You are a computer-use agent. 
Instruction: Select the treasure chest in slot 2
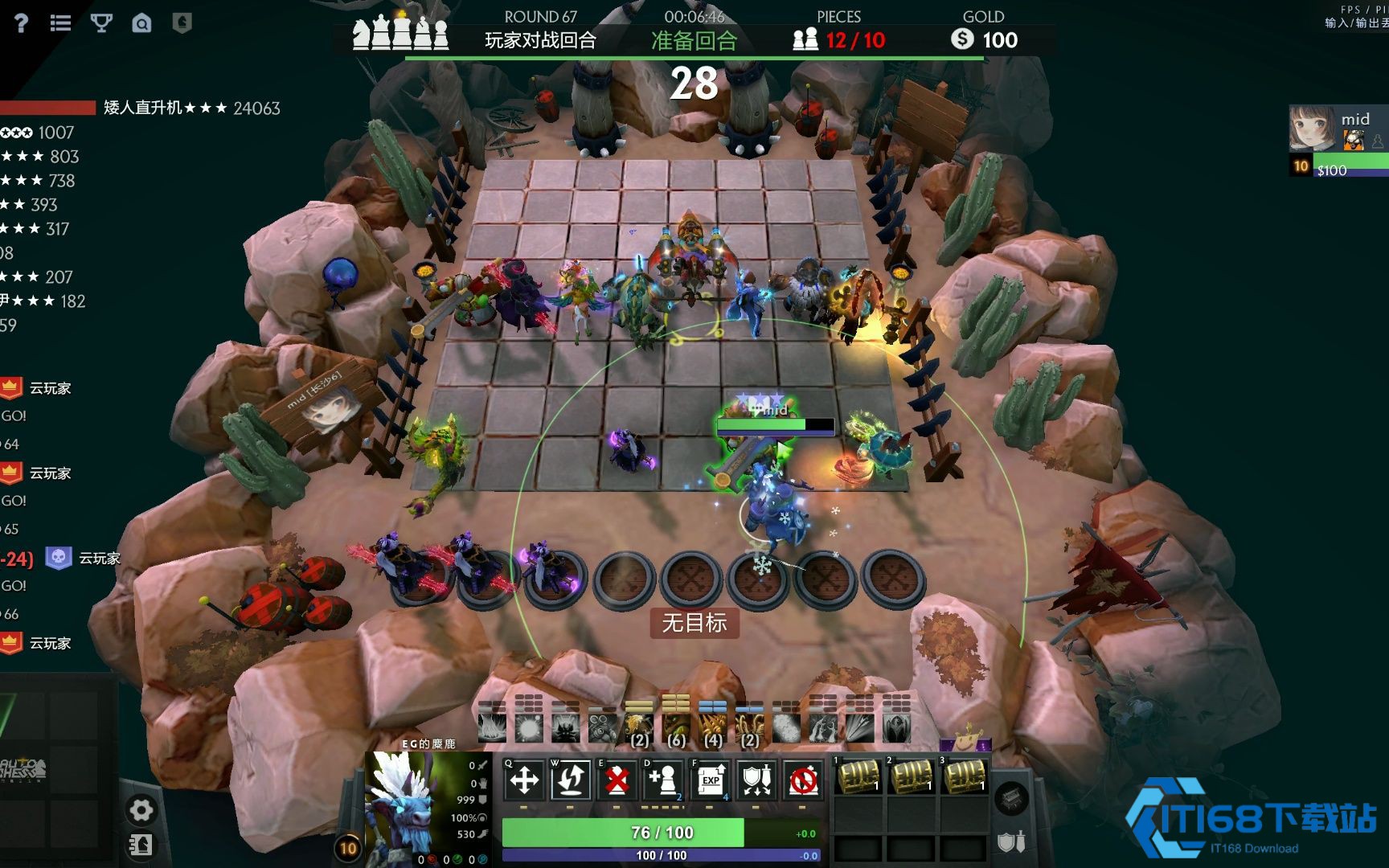[912, 776]
